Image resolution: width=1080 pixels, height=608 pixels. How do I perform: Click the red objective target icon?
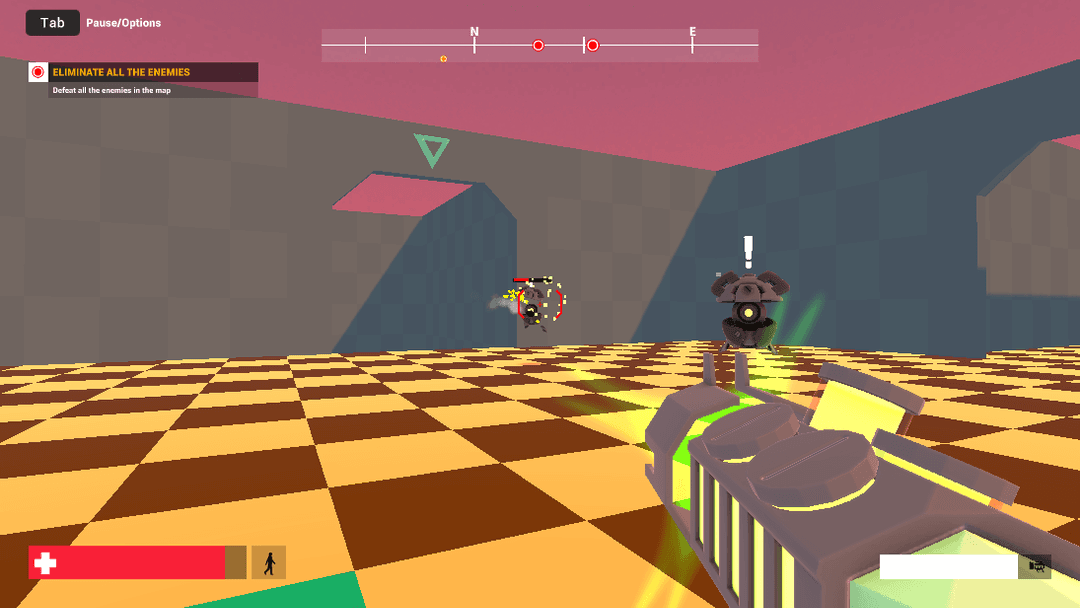coord(38,72)
